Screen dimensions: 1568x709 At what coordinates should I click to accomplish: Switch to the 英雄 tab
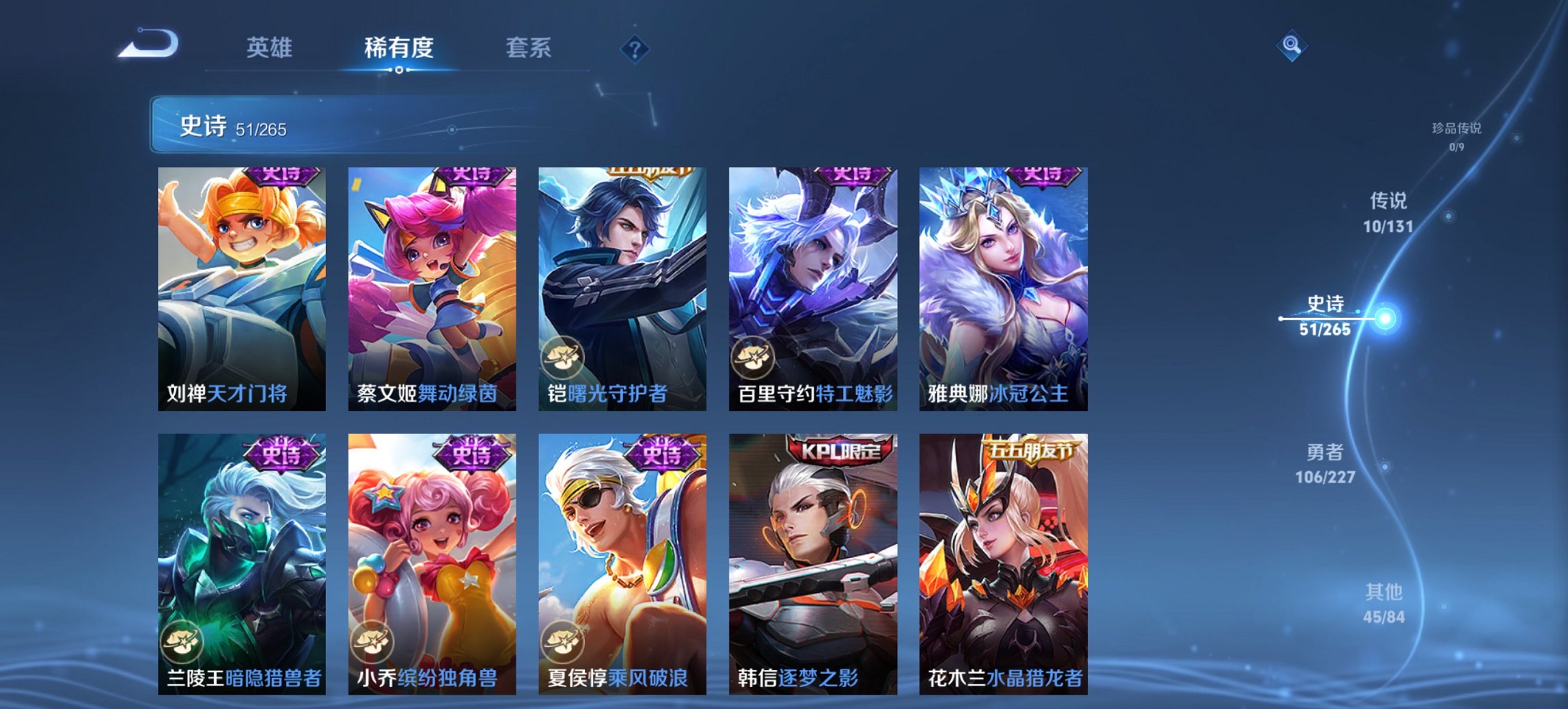(271, 48)
